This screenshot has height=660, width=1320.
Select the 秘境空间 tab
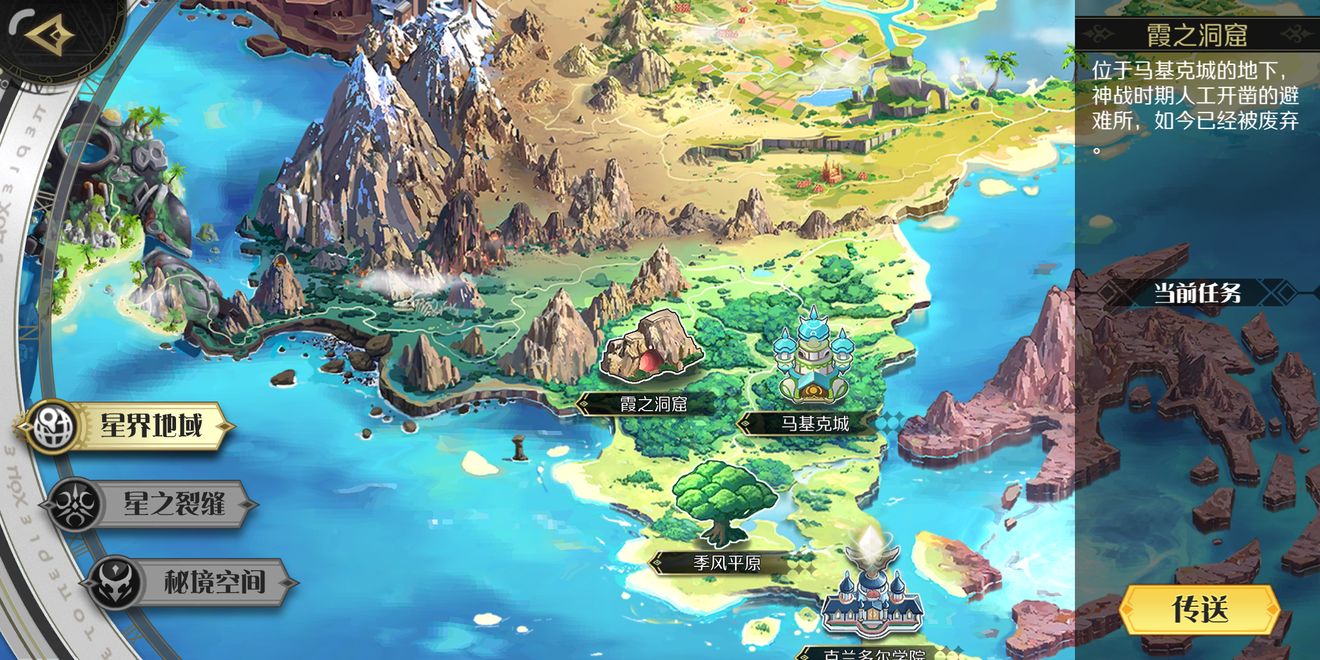[x=191, y=582]
